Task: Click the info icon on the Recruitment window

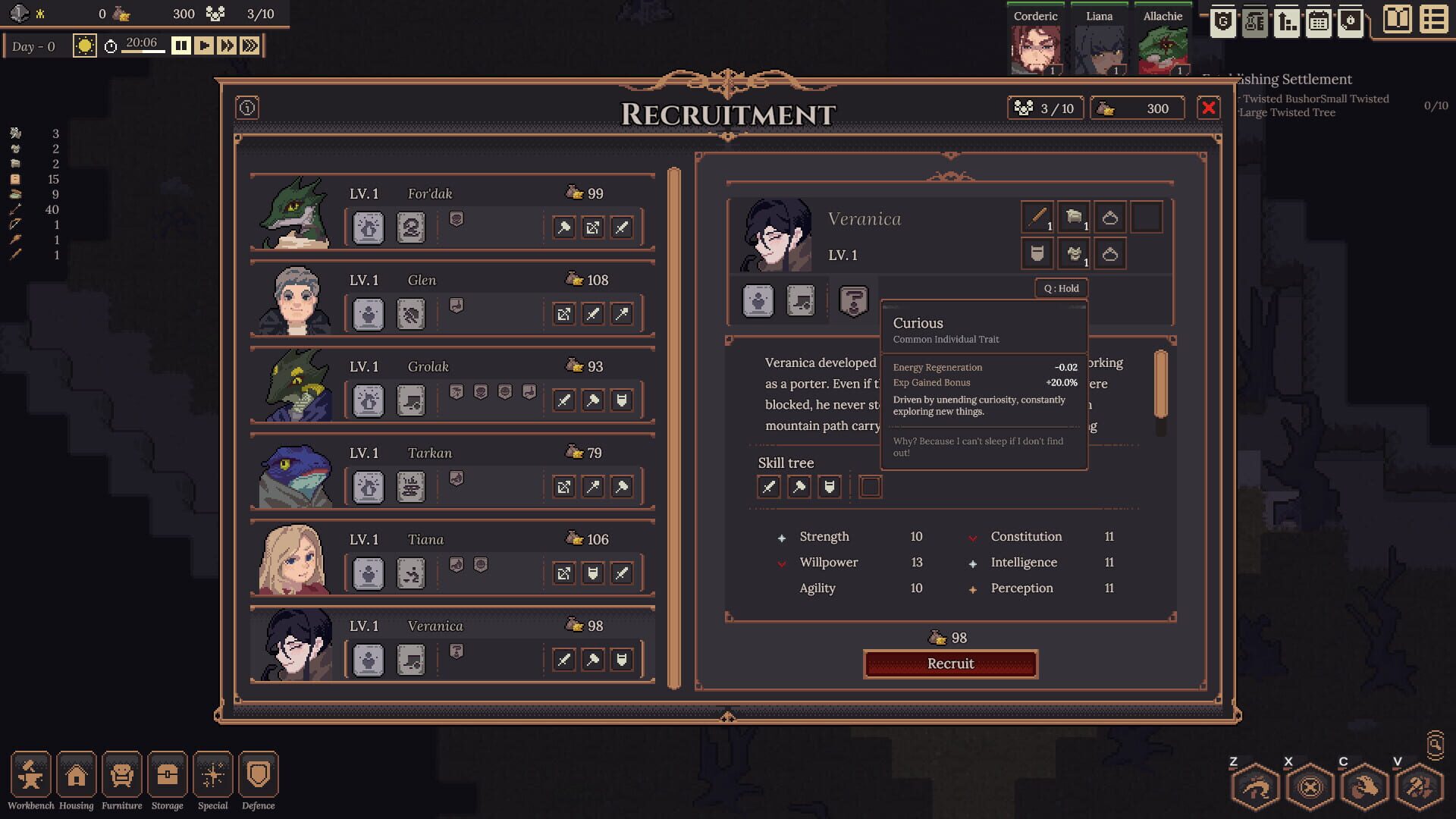Action: [x=246, y=108]
